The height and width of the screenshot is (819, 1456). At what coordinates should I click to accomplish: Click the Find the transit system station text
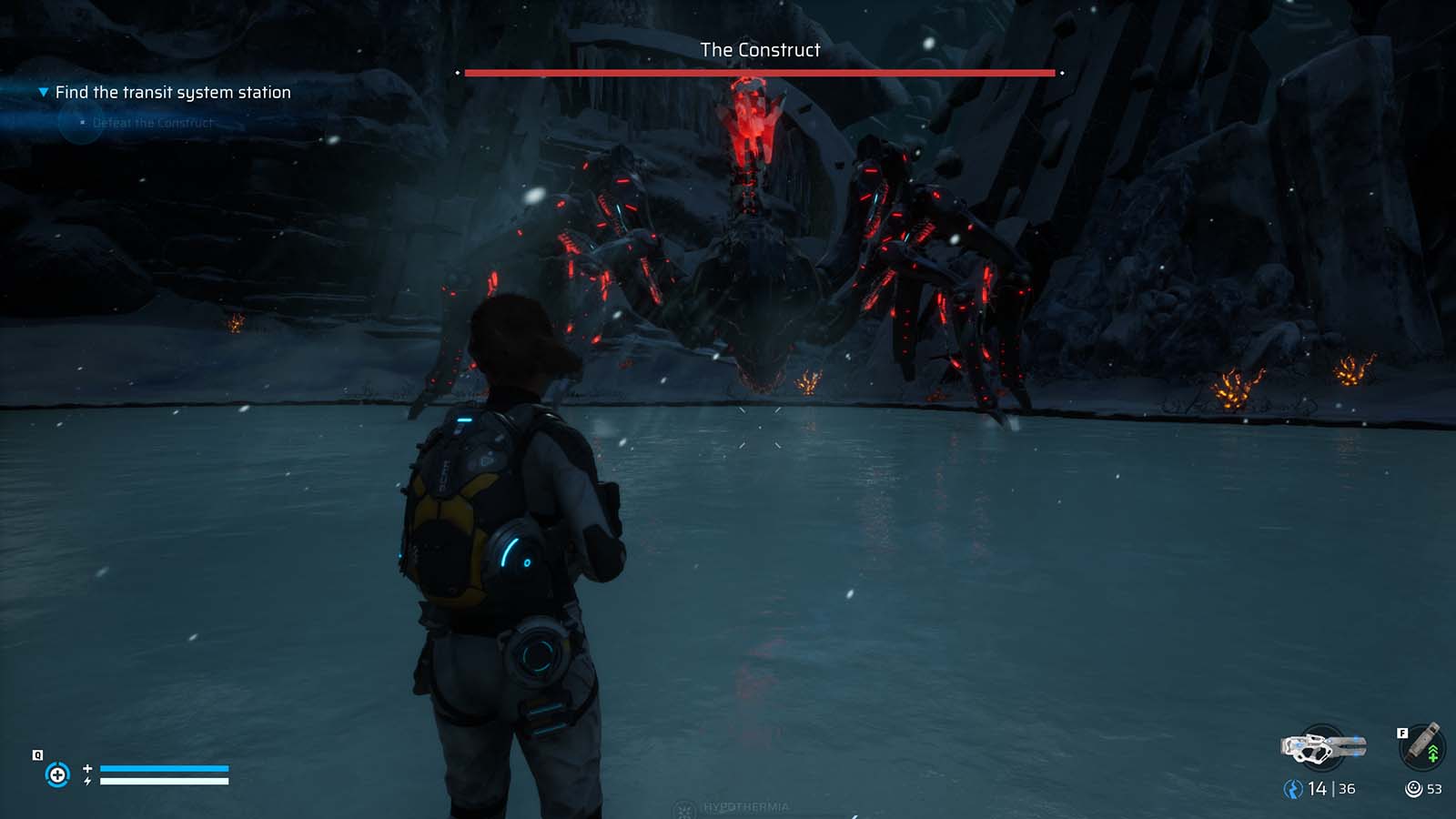(x=173, y=92)
